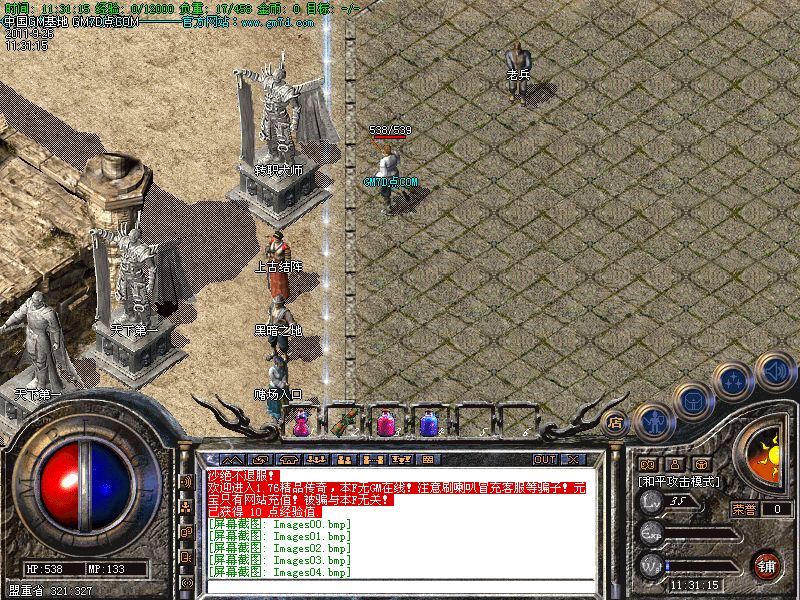Select the blue potion jar in belt slot 4
Viewport: 800px width, 600px height.
point(429,424)
